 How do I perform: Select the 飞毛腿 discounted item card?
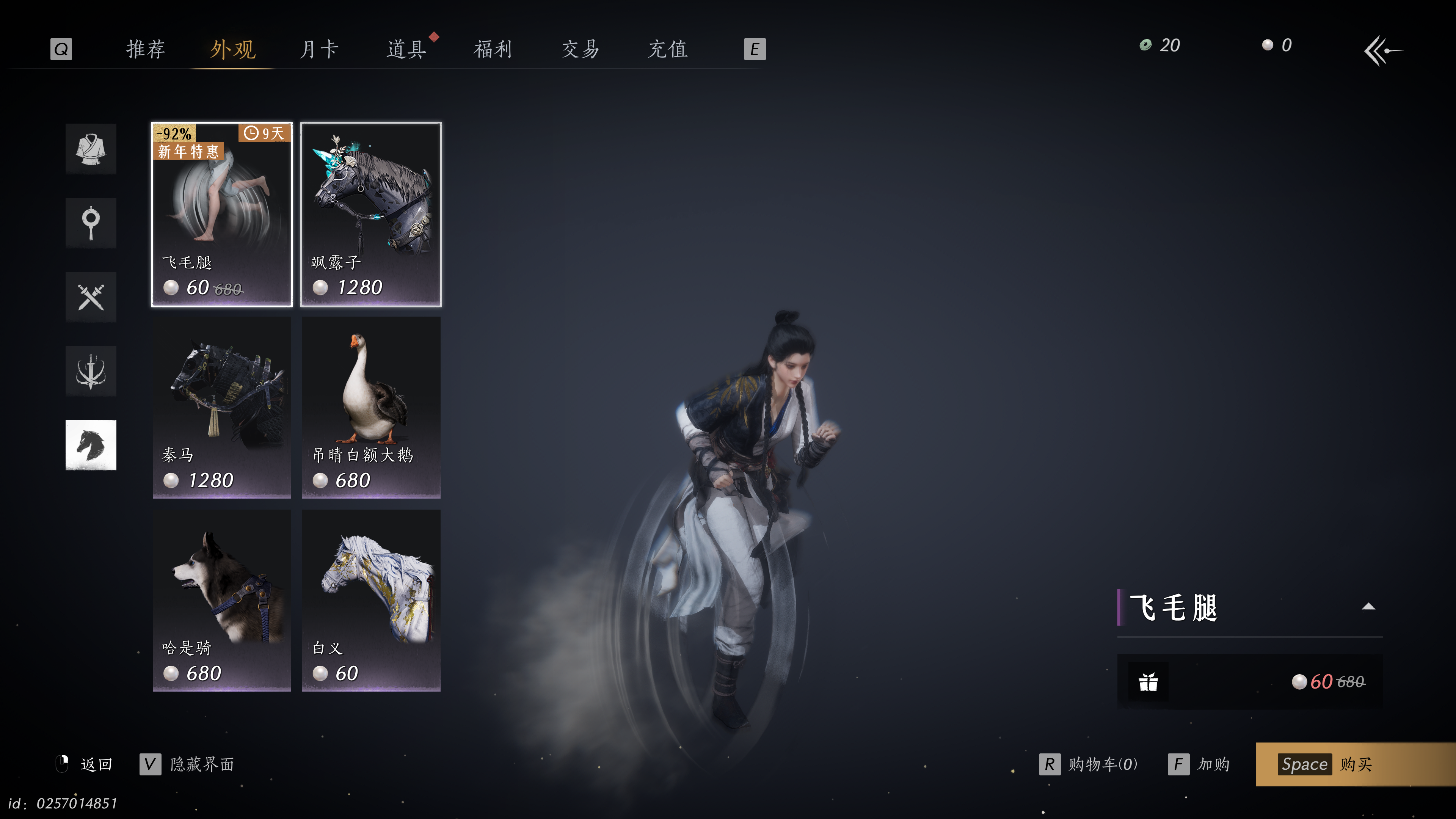tap(221, 214)
